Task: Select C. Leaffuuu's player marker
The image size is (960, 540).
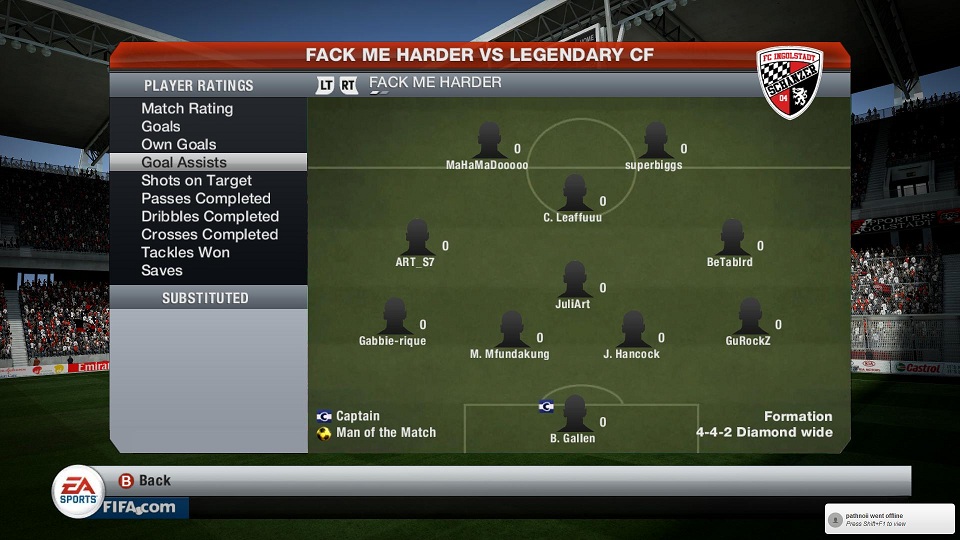Action: (x=574, y=193)
